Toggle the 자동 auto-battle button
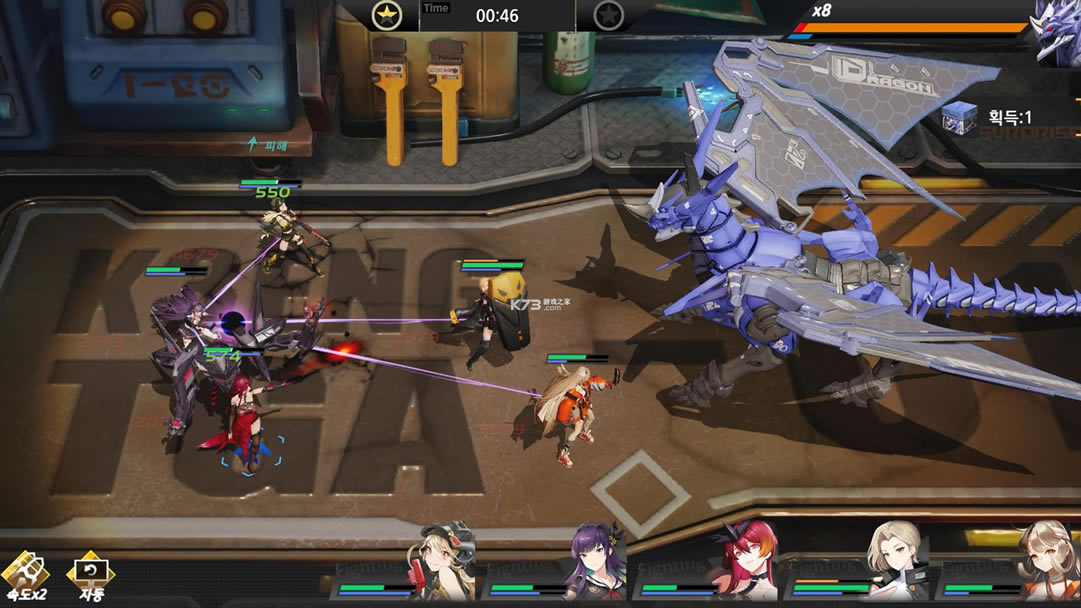 click(x=90, y=577)
